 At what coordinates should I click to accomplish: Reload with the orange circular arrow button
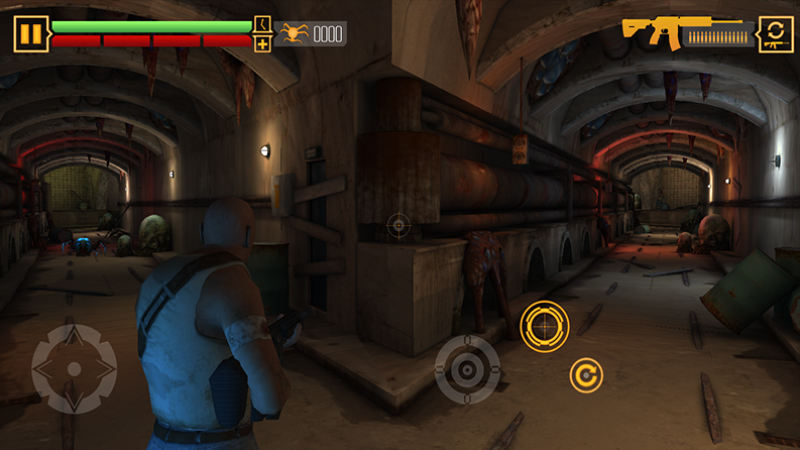pyautogui.click(x=586, y=376)
